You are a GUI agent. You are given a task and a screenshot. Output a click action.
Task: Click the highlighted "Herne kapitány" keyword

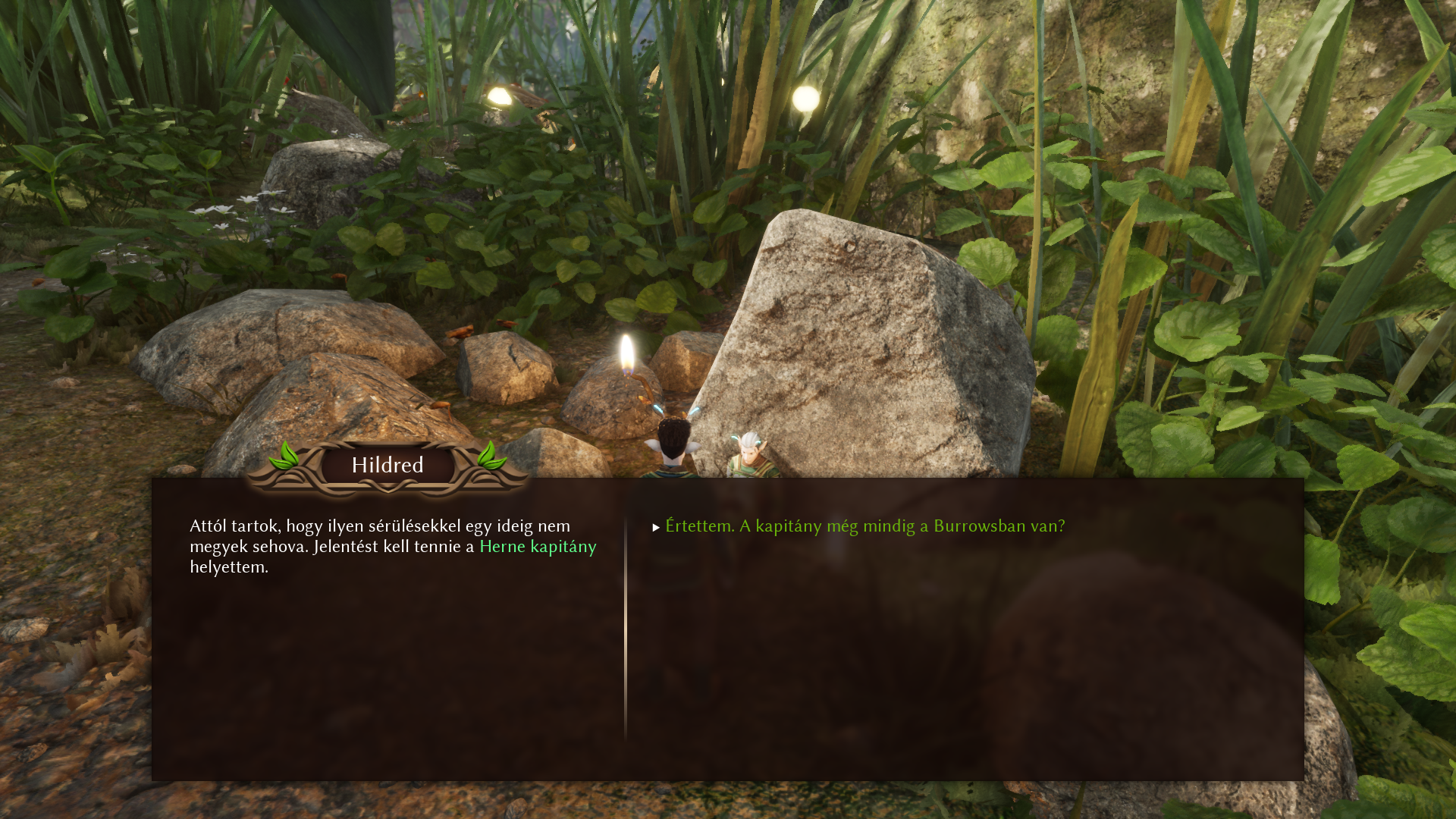click(538, 547)
